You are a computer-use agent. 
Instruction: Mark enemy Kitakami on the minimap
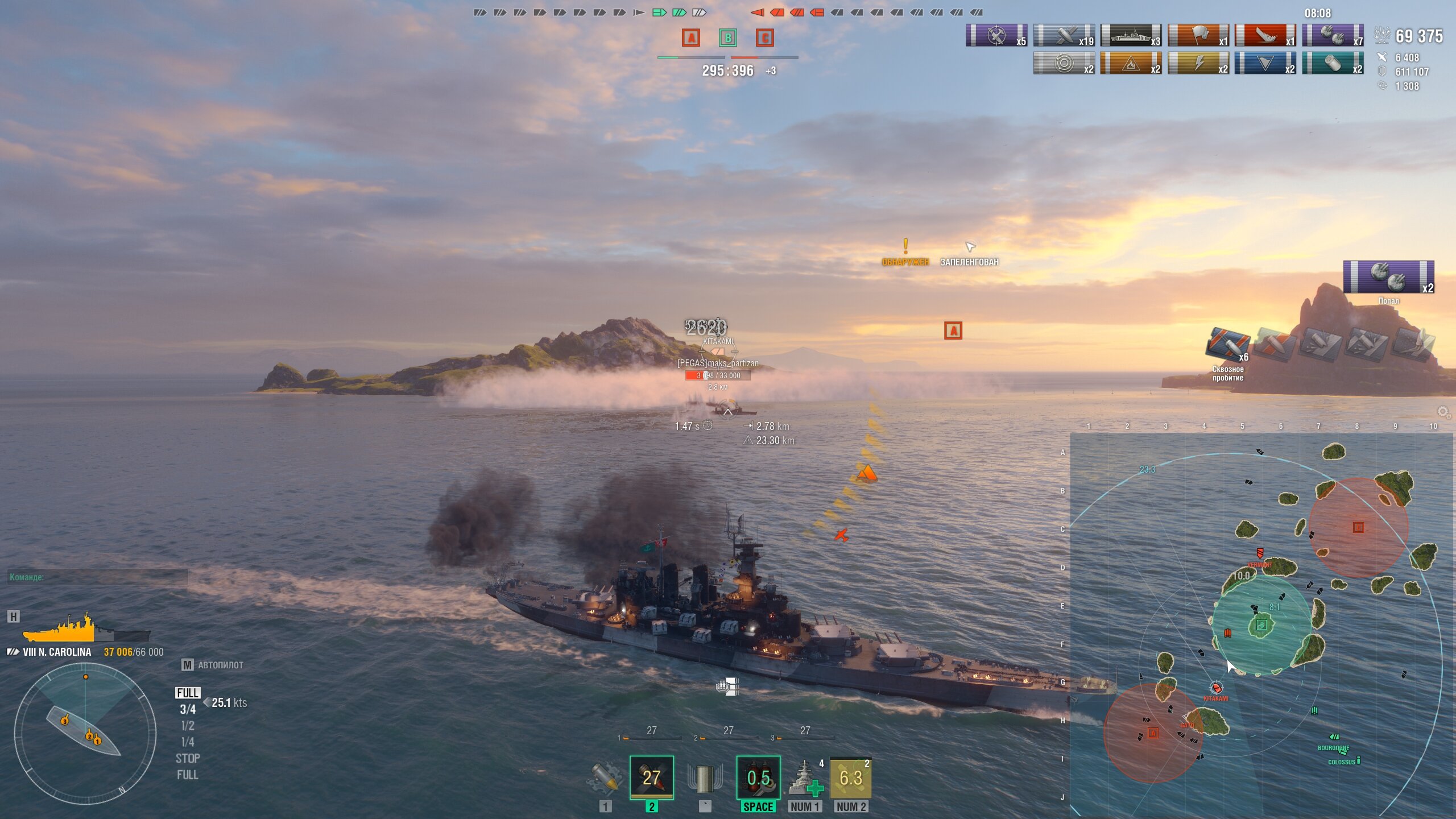point(1216,689)
